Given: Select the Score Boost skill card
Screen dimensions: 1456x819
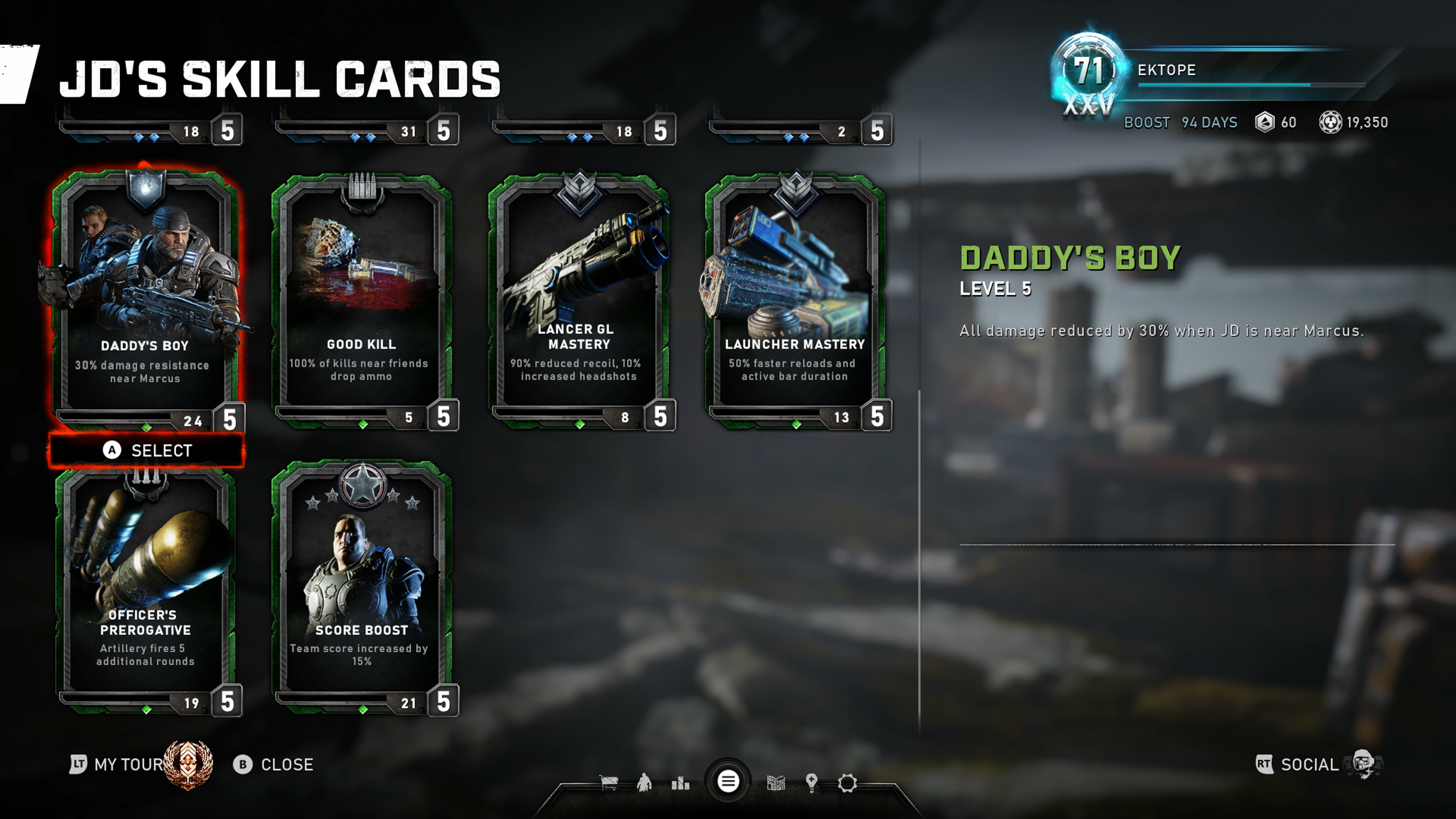Looking at the screenshot, I should coord(362,588).
